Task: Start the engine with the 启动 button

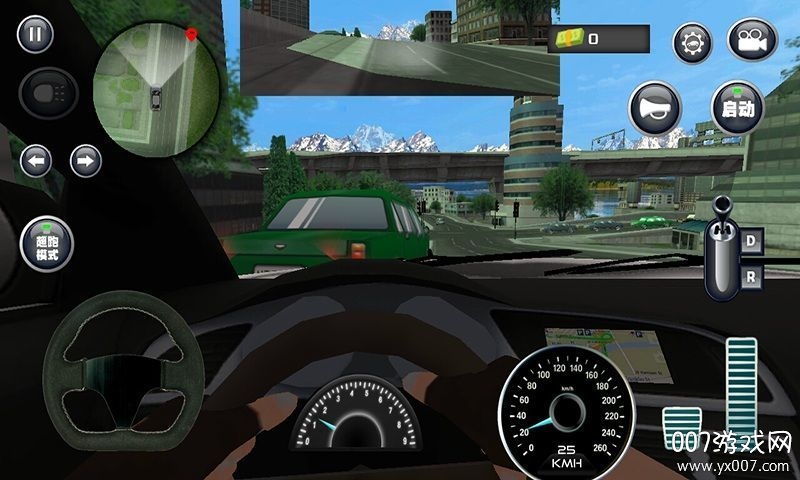Action: click(x=736, y=106)
